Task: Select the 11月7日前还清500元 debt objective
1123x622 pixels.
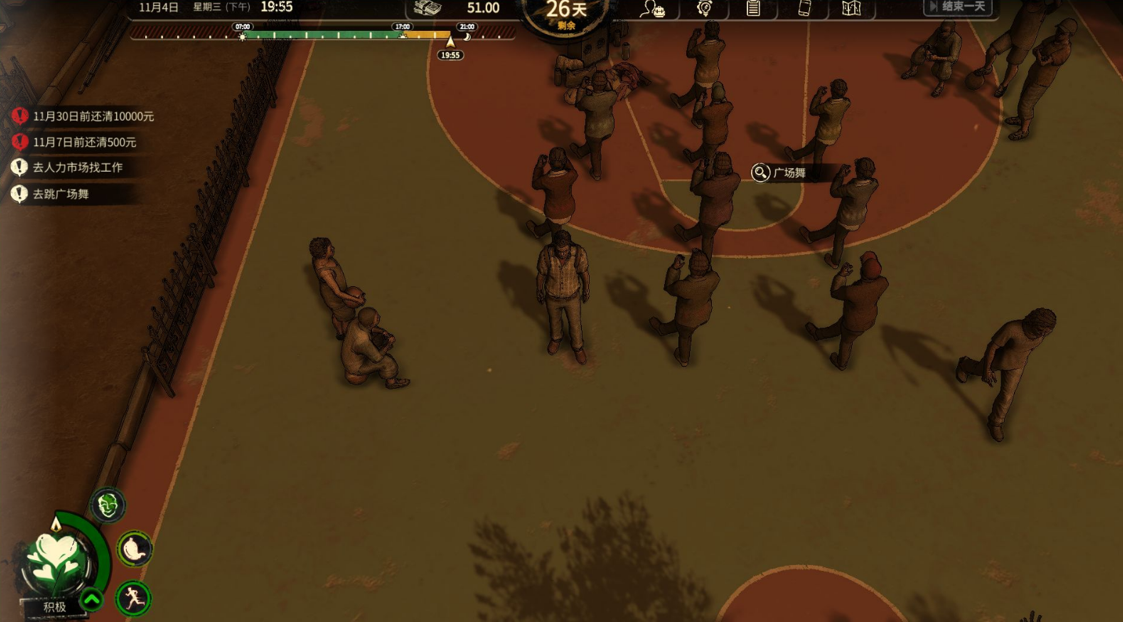Action: [x=83, y=142]
